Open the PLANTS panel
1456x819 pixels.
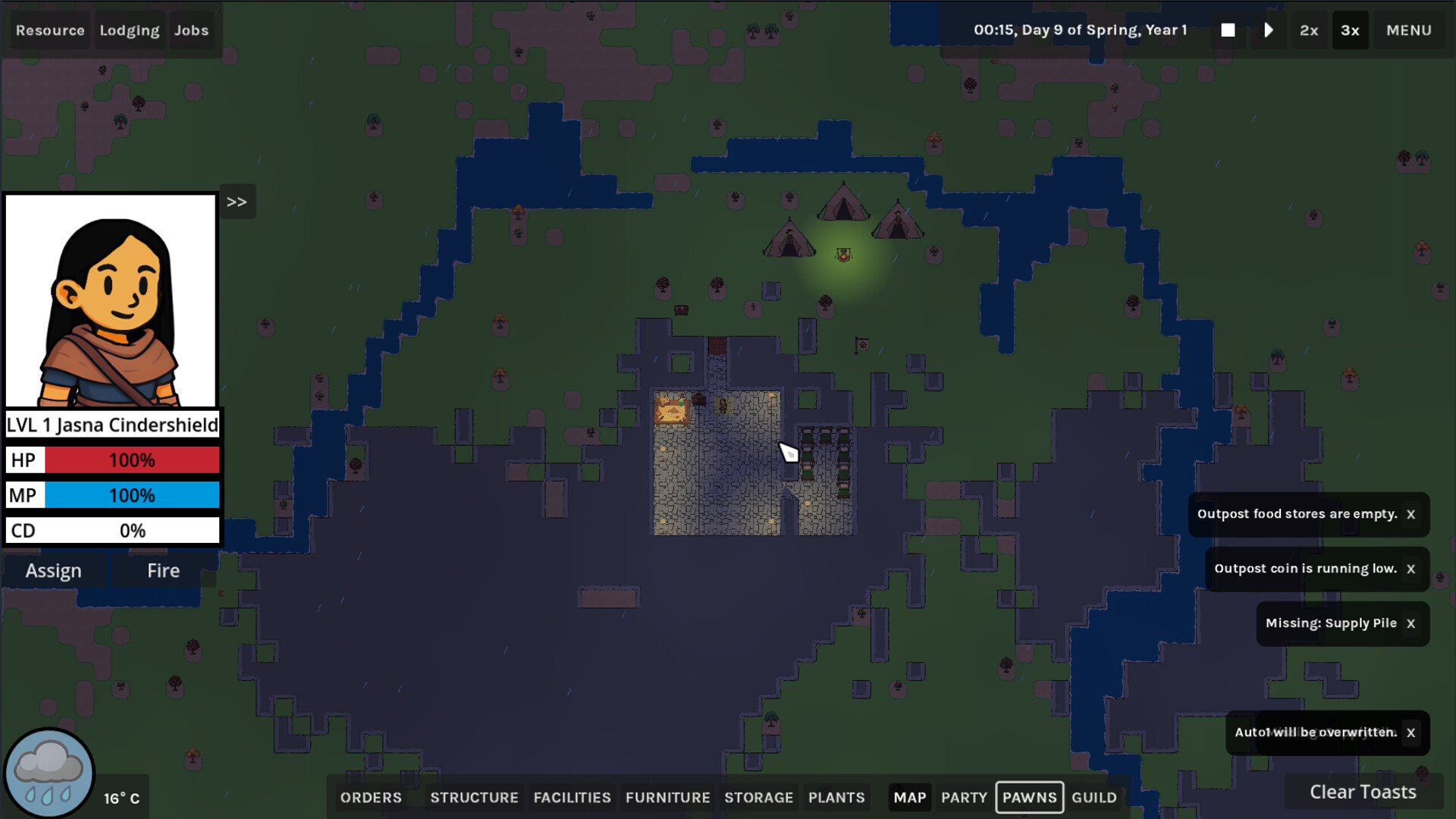point(836,797)
